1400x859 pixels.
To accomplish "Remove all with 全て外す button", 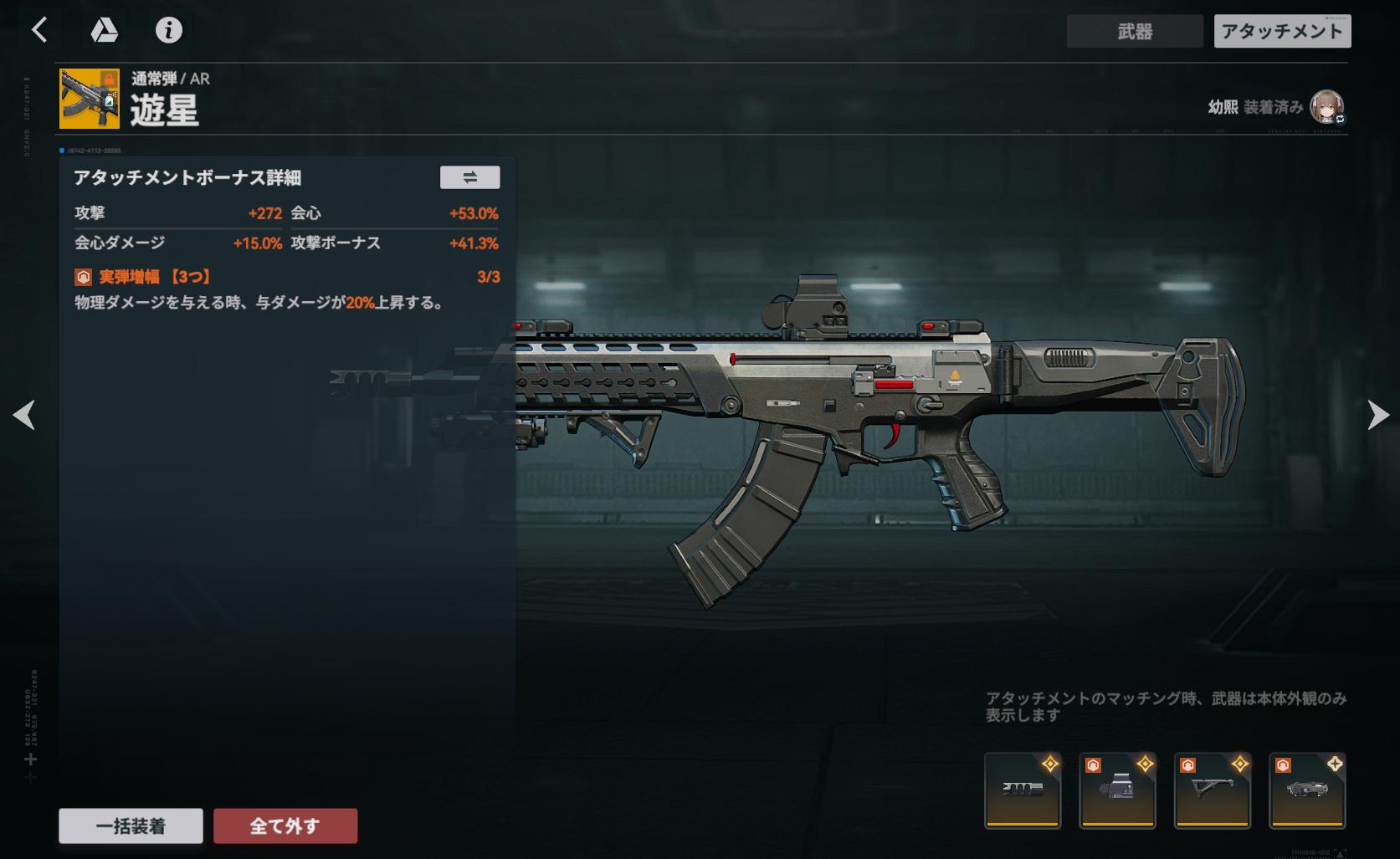I will pos(285,826).
